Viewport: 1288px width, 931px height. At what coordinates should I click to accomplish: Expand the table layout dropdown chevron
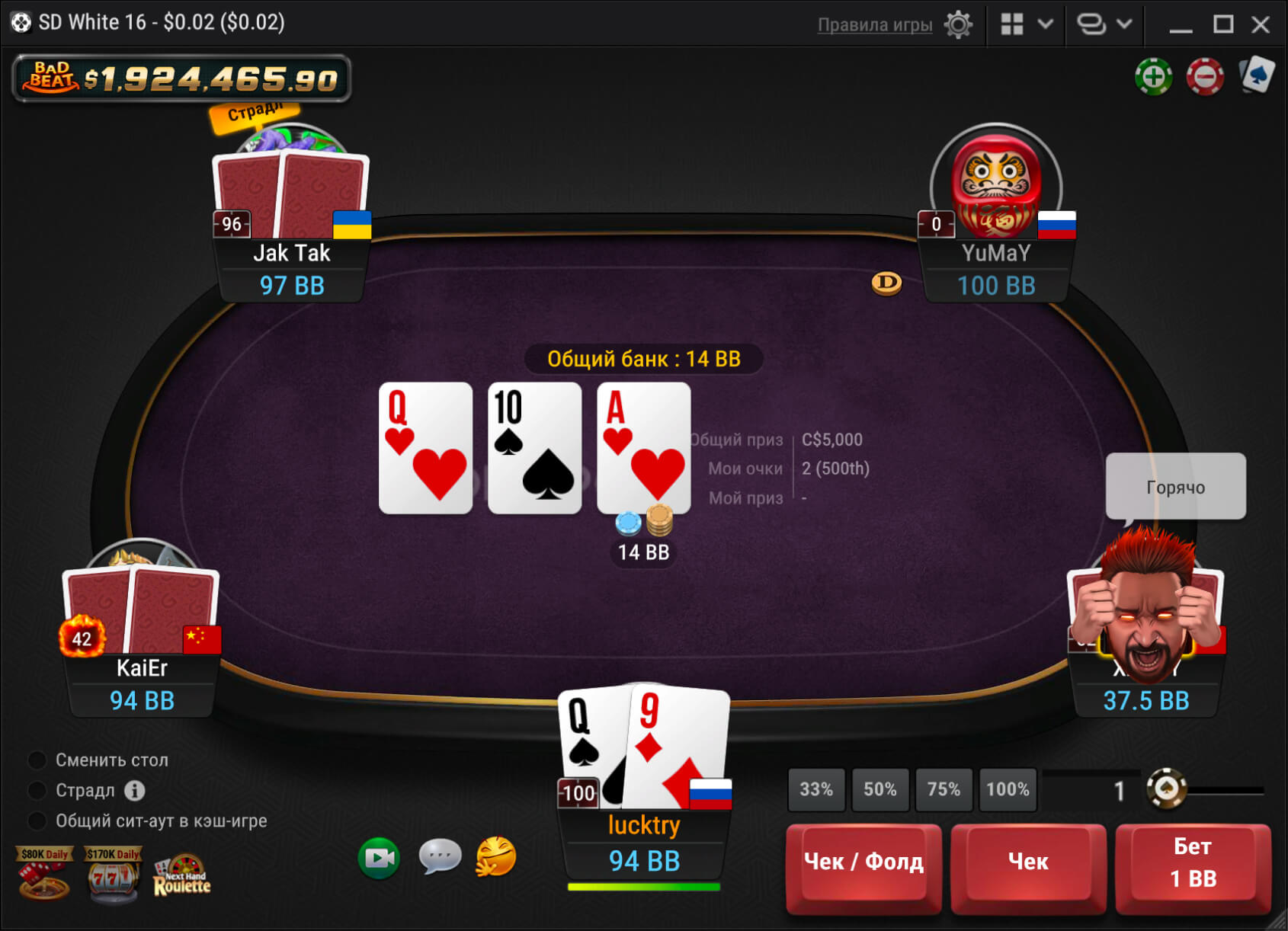tap(1046, 24)
